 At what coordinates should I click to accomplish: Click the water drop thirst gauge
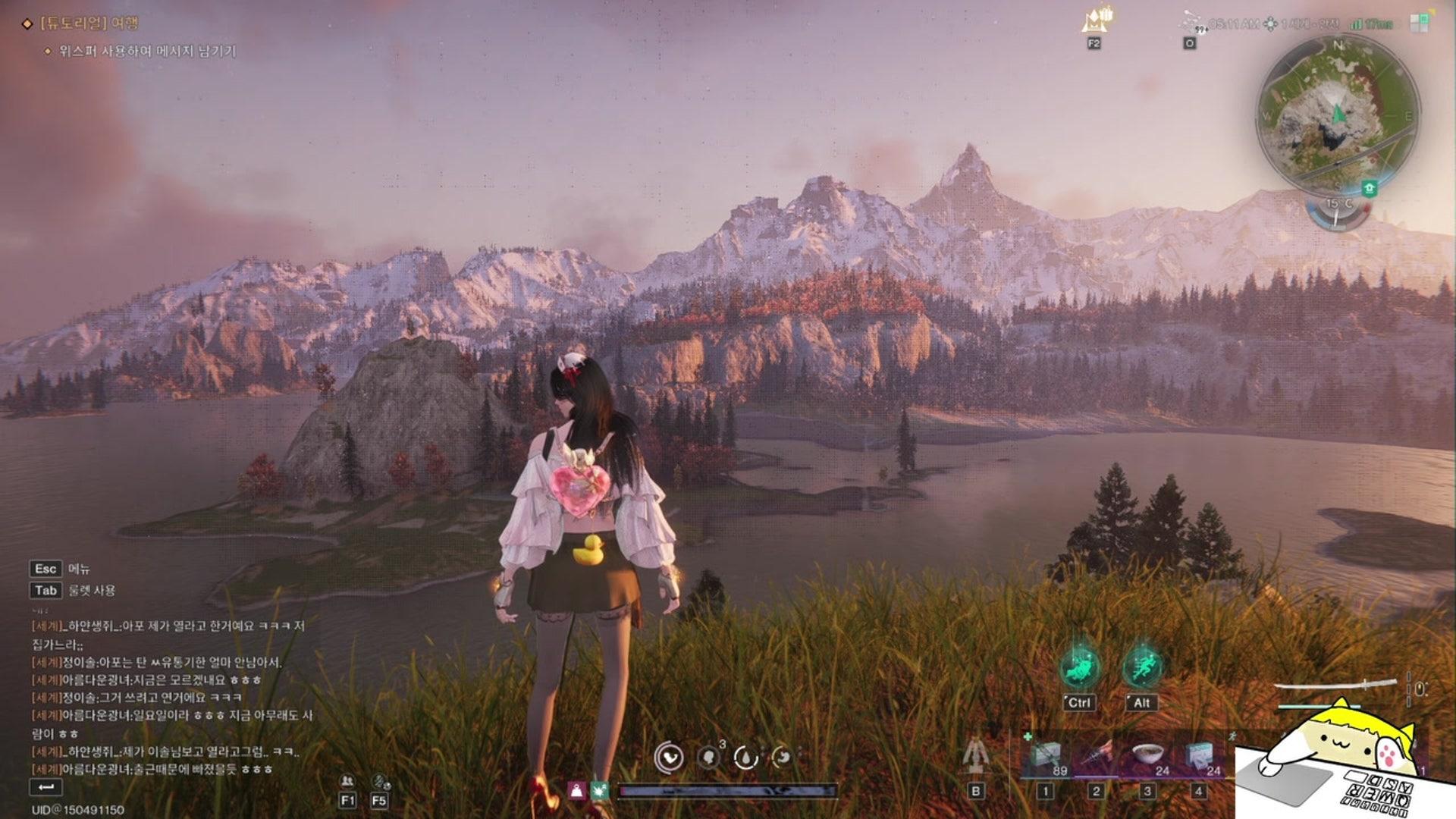coord(745,758)
